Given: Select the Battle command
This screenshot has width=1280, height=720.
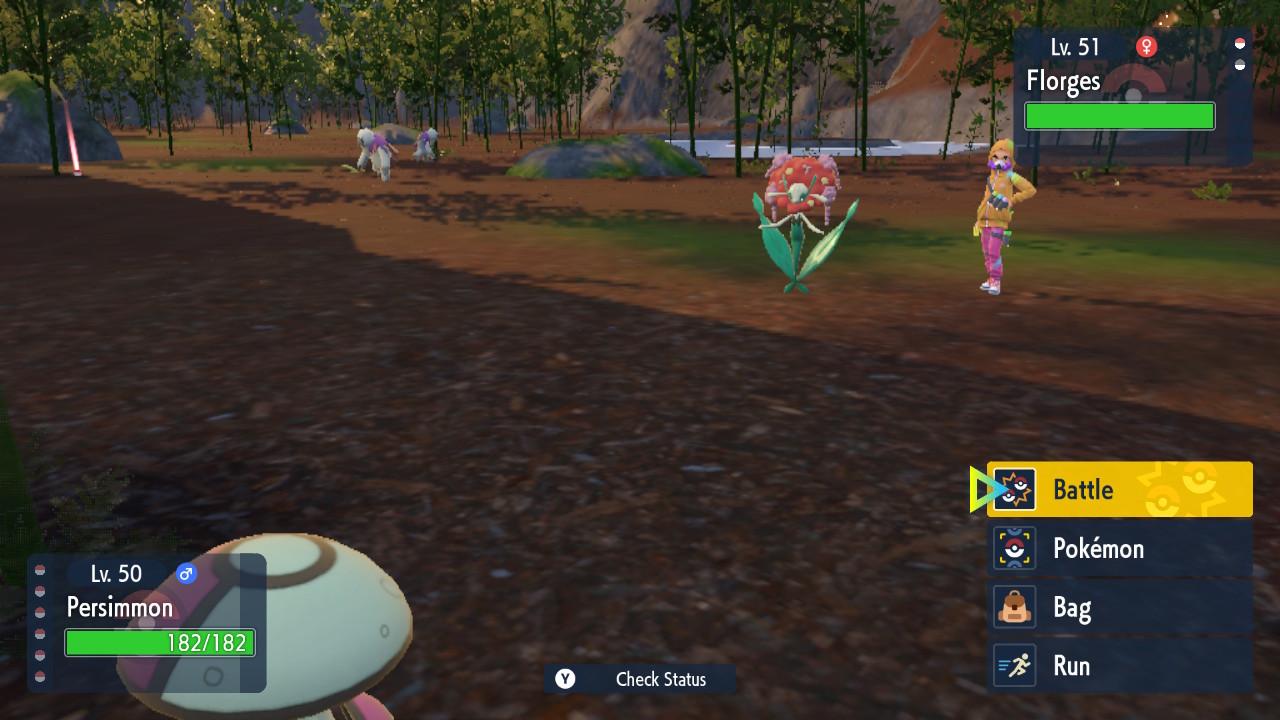Looking at the screenshot, I should tap(1119, 490).
